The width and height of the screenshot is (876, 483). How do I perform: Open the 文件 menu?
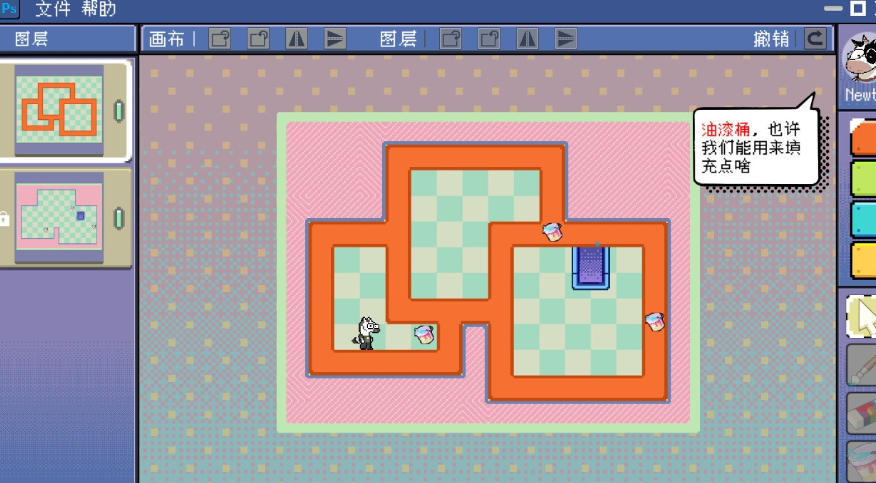tap(51, 10)
